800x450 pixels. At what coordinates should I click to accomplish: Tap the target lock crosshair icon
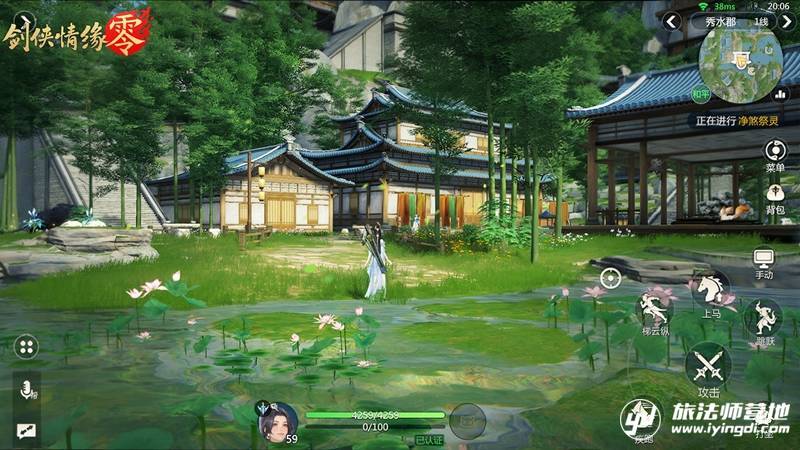pyautogui.click(x=610, y=277)
